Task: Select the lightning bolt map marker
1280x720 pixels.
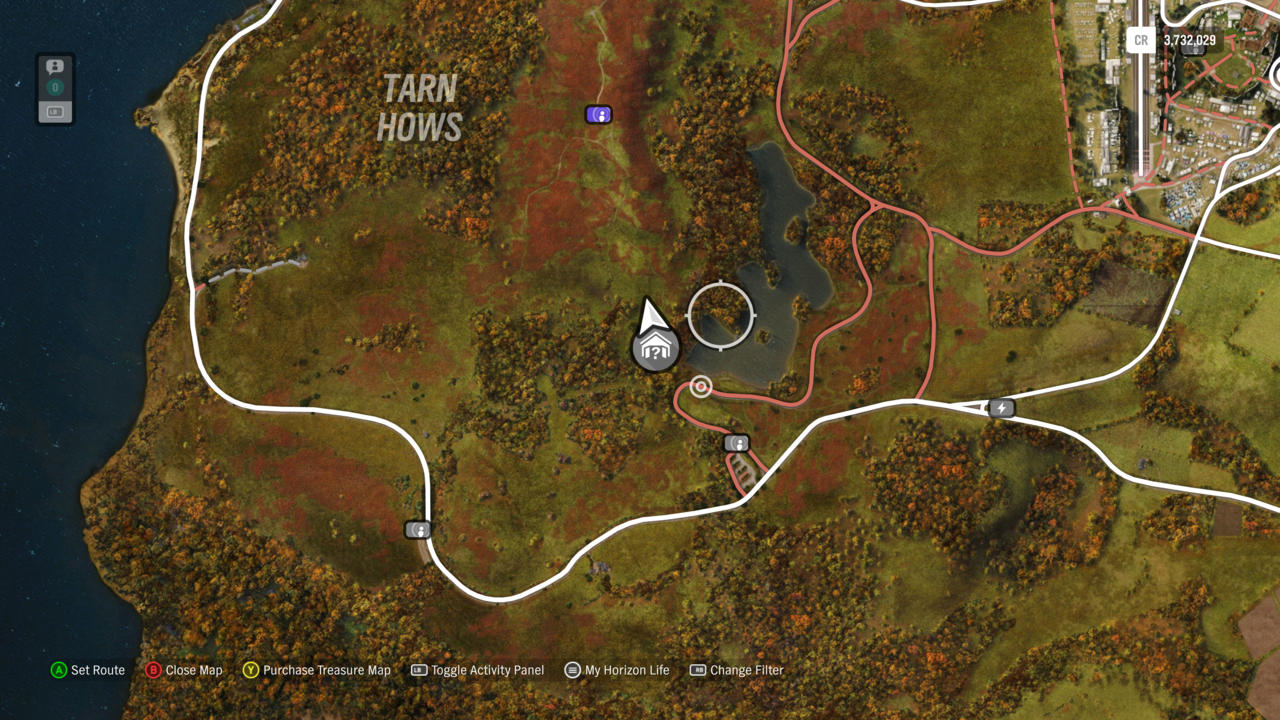Action: point(1001,408)
